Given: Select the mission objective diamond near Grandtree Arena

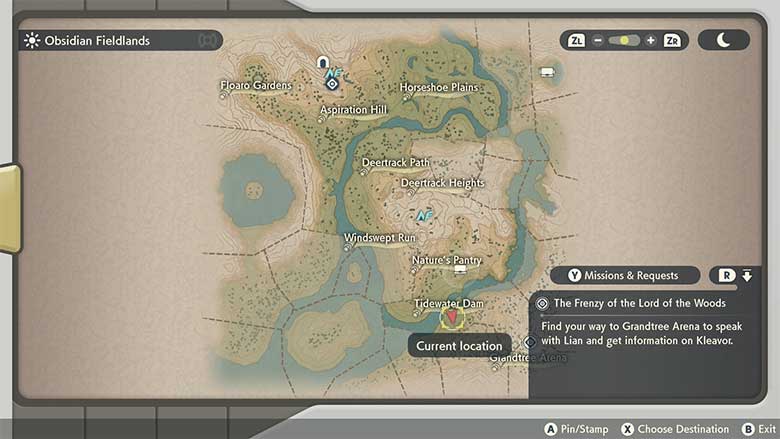Looking at the screenshot, I should (x=530, y=341).
